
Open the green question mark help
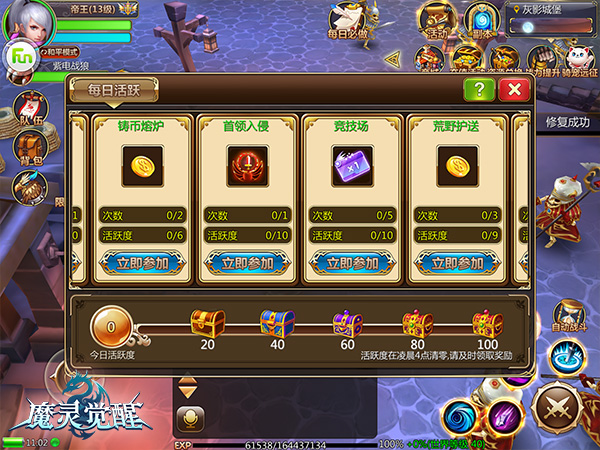[x=479, y=89]
